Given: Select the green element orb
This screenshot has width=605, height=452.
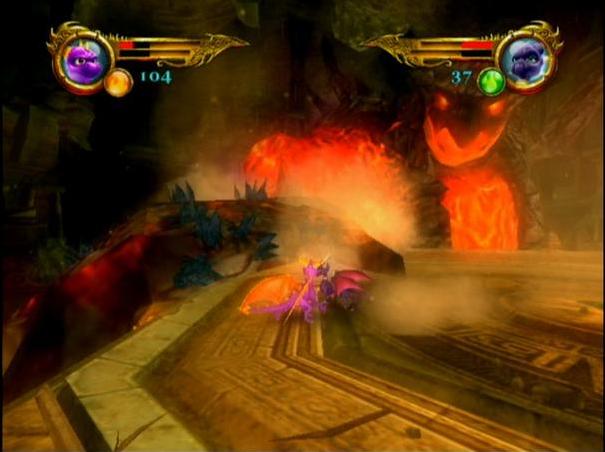Looking at the screenshot, I should 491,82.
